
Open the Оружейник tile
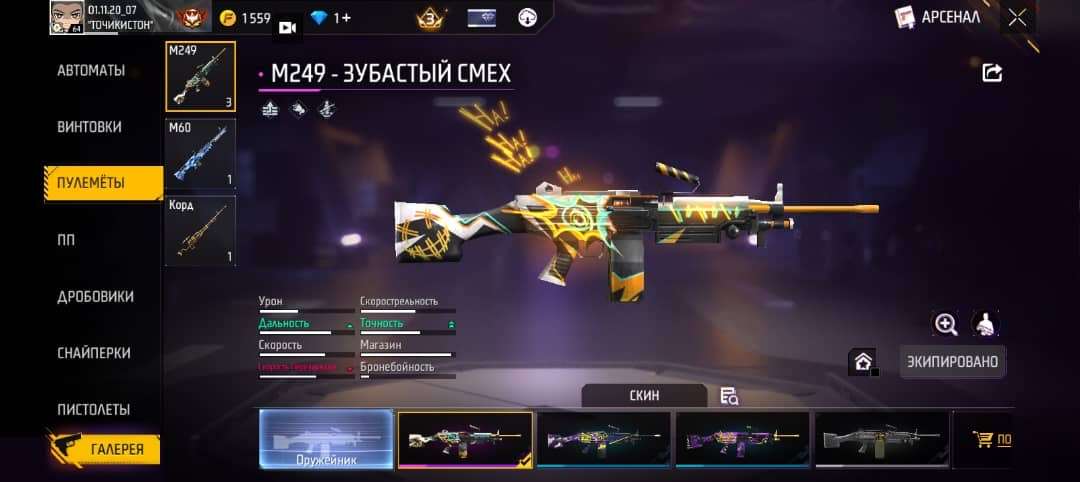[x=326, y=439]
